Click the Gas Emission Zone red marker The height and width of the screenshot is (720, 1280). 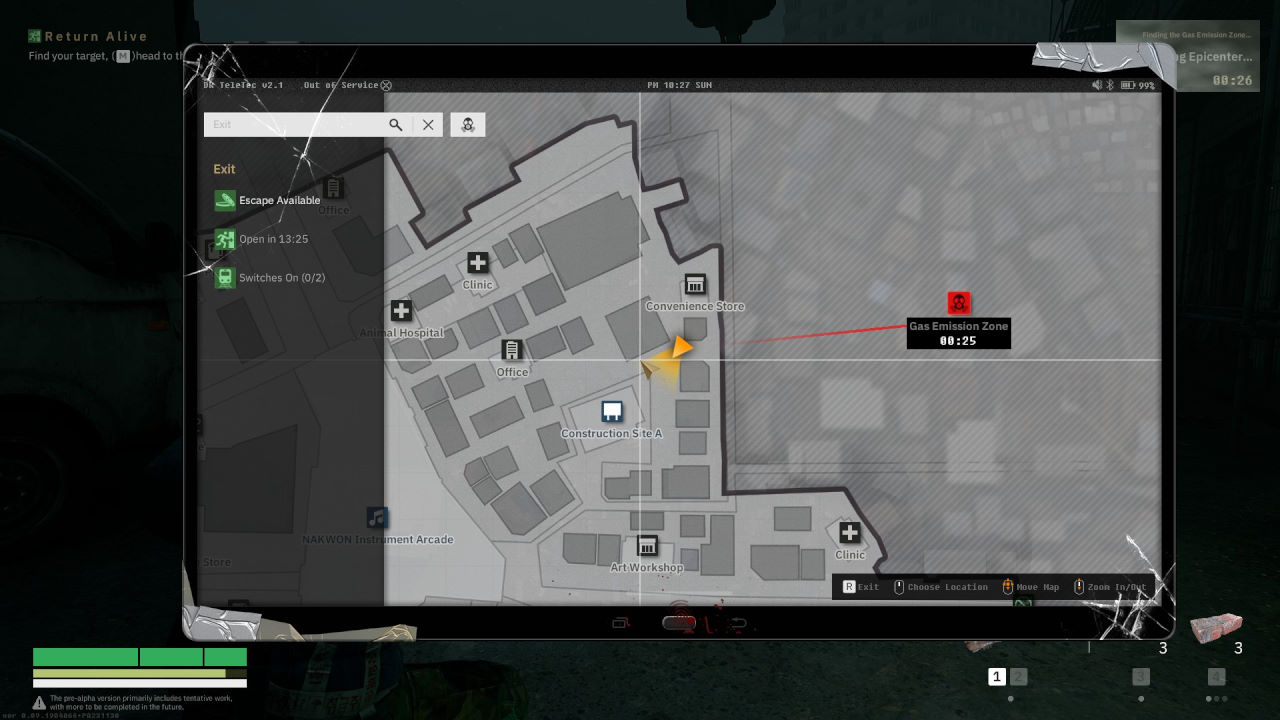pos(959,303)
